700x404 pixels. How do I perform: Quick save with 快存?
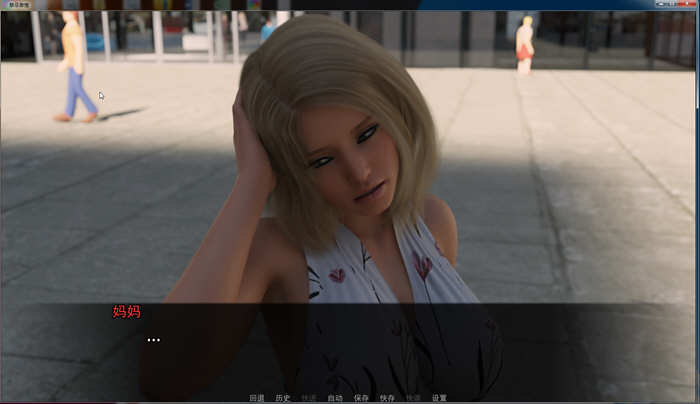click(x=387, y=398)
